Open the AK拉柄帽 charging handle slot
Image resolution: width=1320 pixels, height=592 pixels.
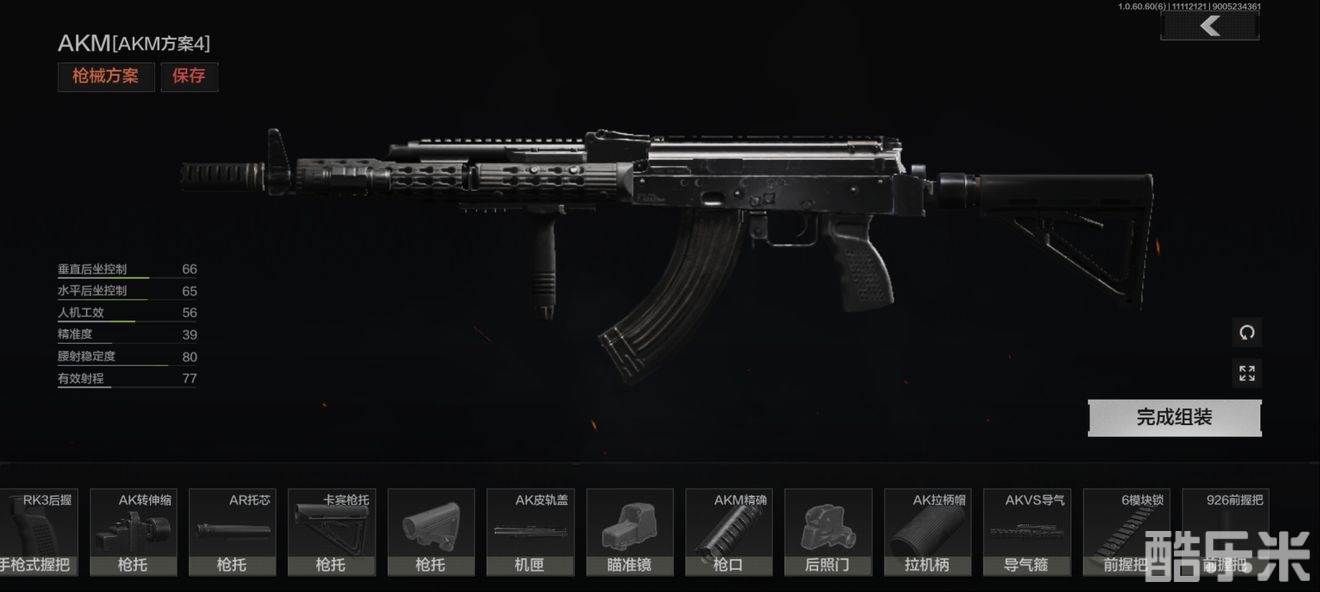coord(926,532)
